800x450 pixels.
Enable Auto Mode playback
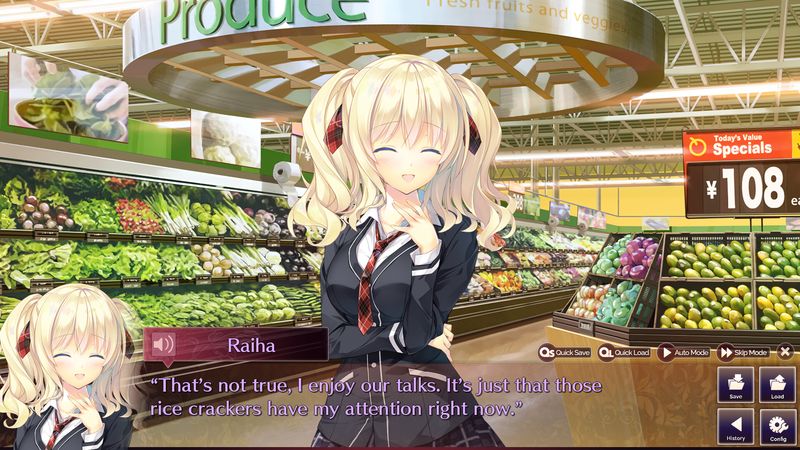click(684, 352)
